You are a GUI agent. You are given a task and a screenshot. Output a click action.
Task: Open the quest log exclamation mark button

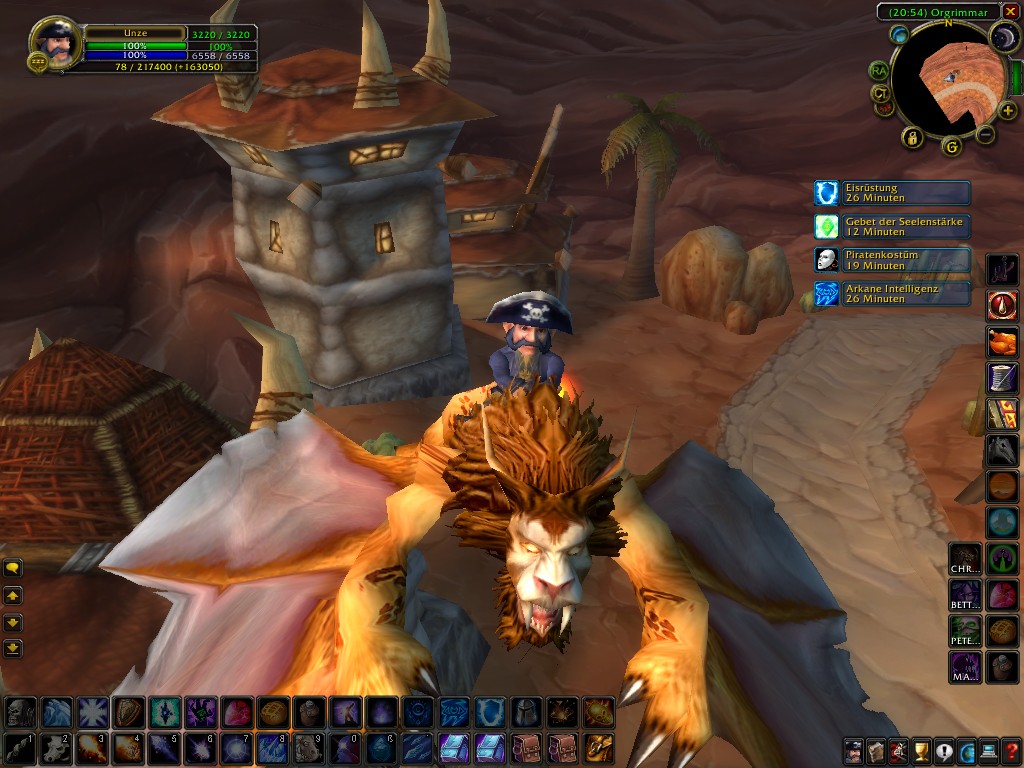click(944, 751)
